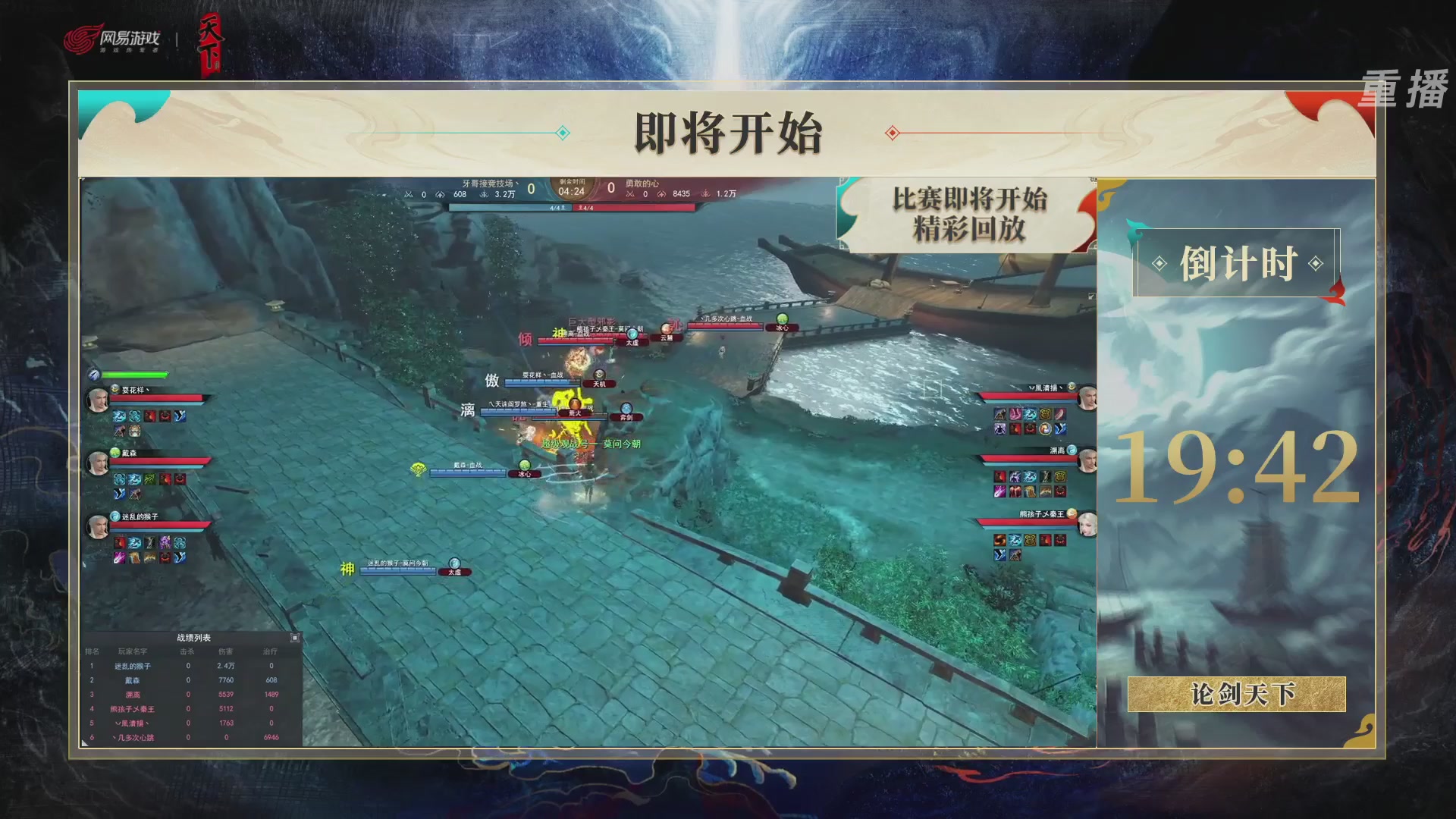Click 耍花样's red health bar

(156, 400)
